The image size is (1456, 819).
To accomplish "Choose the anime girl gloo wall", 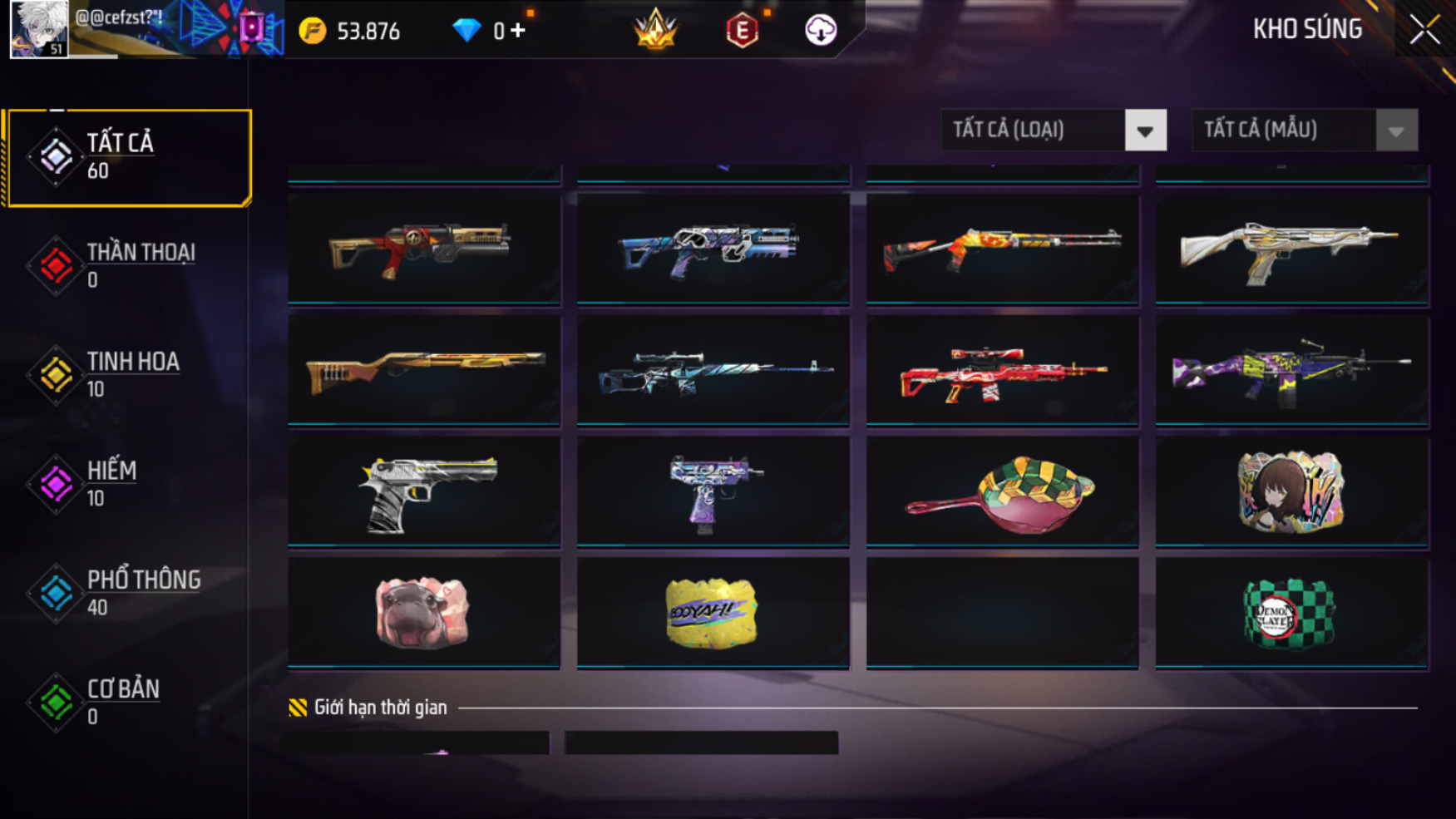I will pyautogui.click(x=1291, y=492).
